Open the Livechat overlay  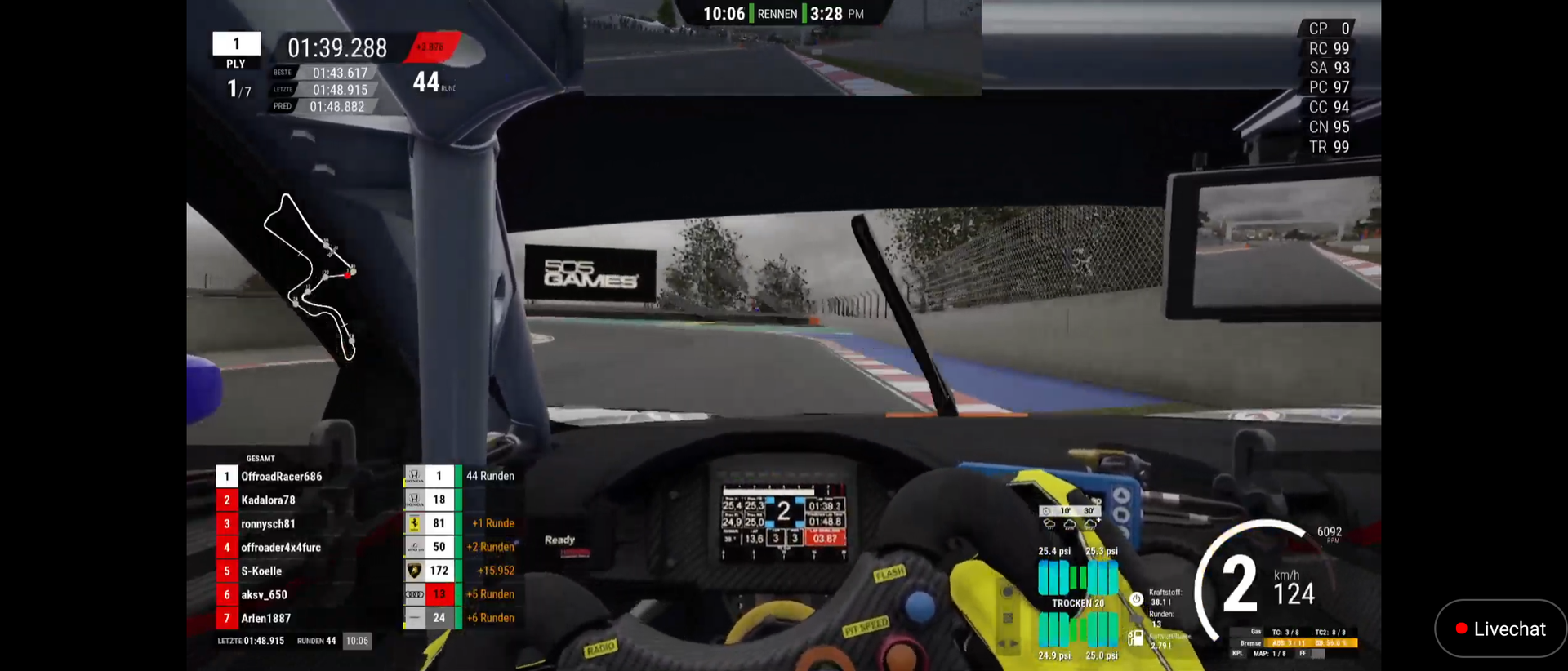pos(1500,629)
